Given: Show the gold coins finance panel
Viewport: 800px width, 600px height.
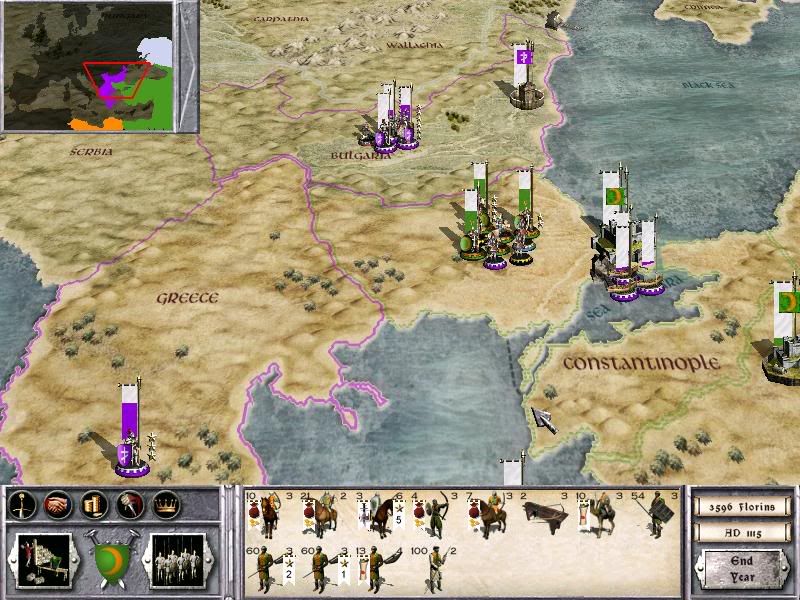Looking at the screenshot, I should click(x=94, y=505).
